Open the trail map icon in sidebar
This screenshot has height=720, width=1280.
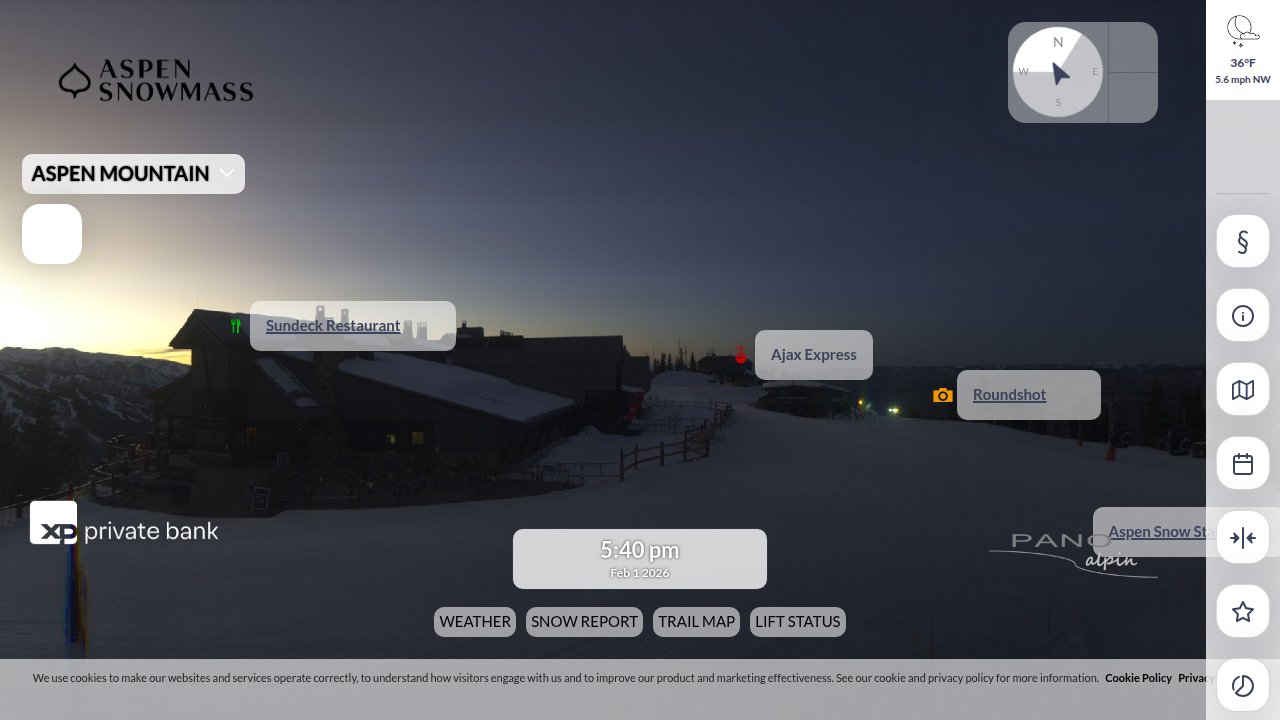point(1243,389)
